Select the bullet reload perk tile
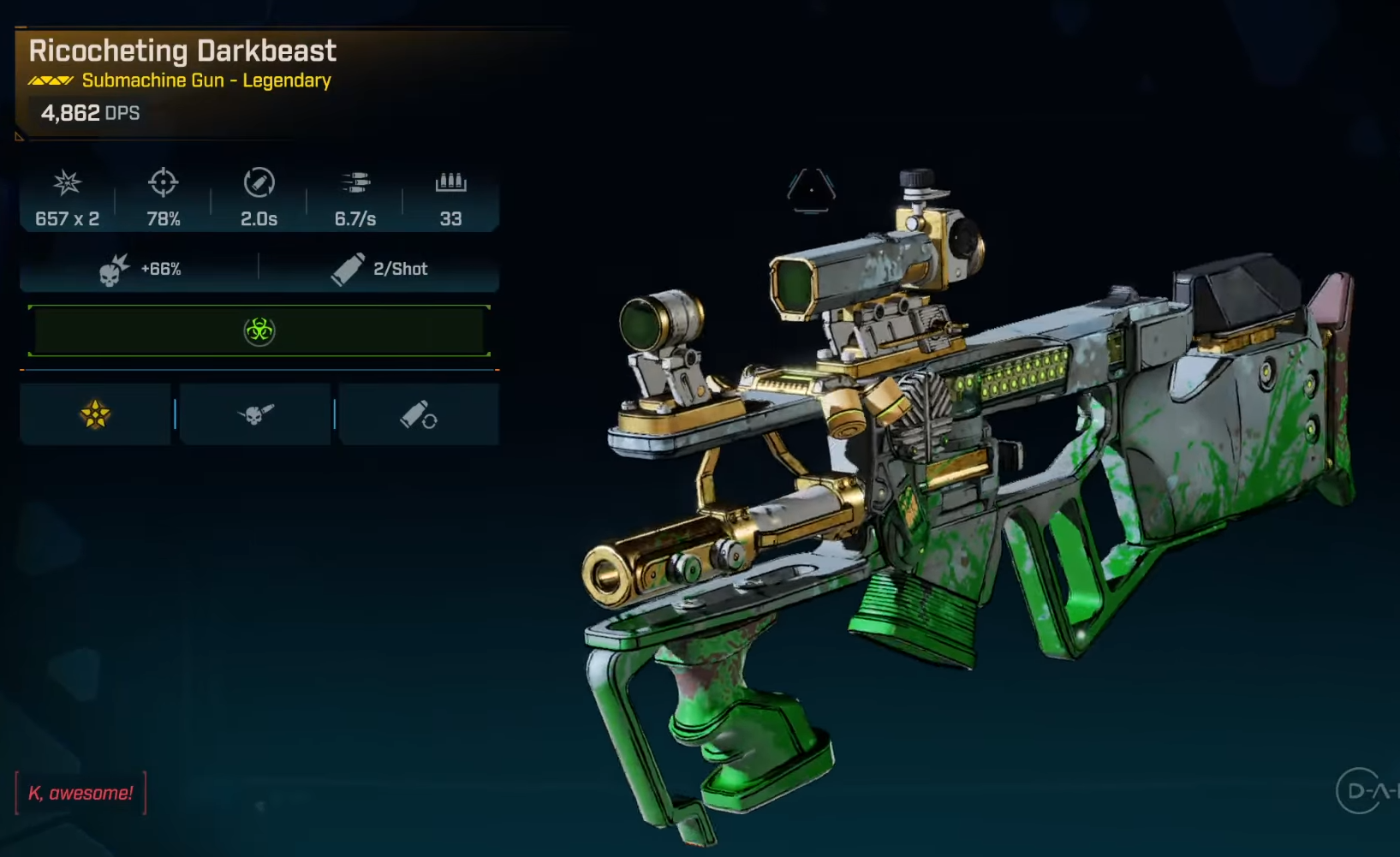This screenshot has width=1400, height=857. click(x=419, y=415)
